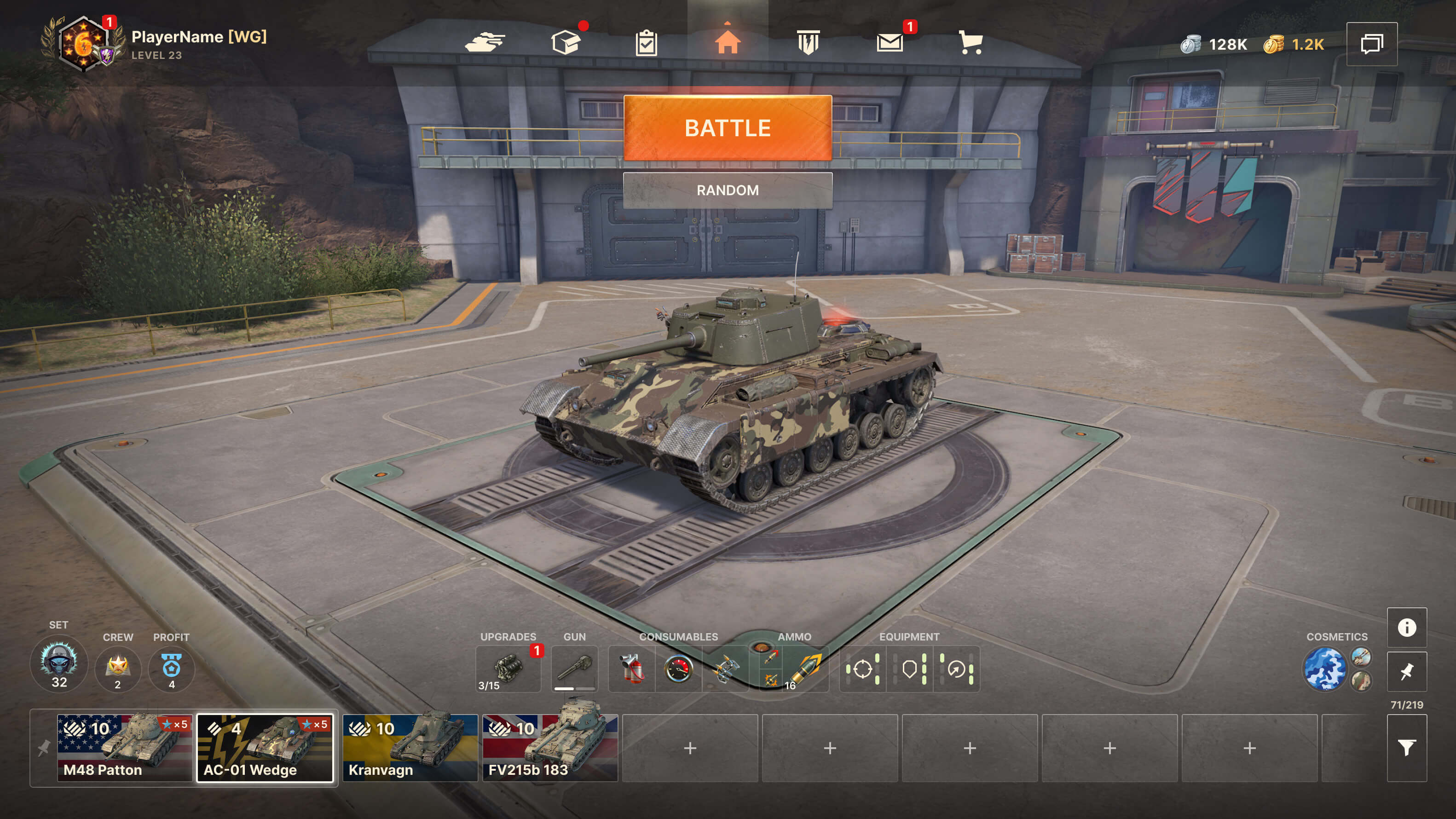Select the FV215b 183 tank
This screenshot has width=1456, height=819.
(x=550, y=748)
